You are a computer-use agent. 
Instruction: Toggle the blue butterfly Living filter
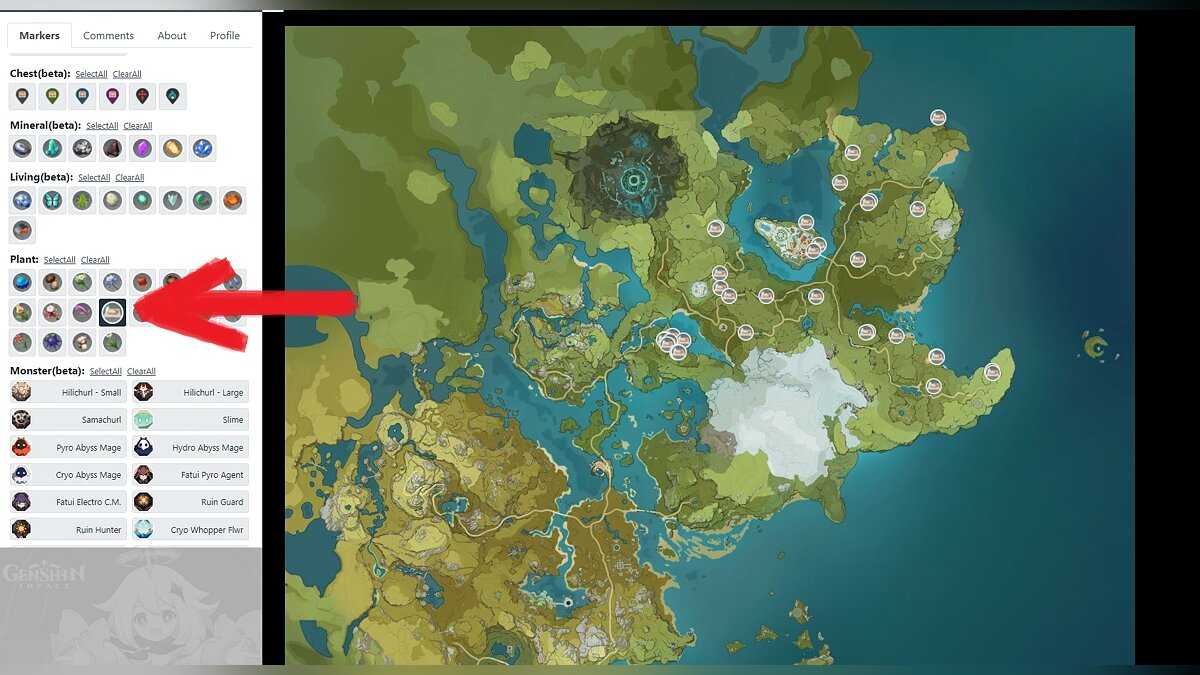point(52,201)
